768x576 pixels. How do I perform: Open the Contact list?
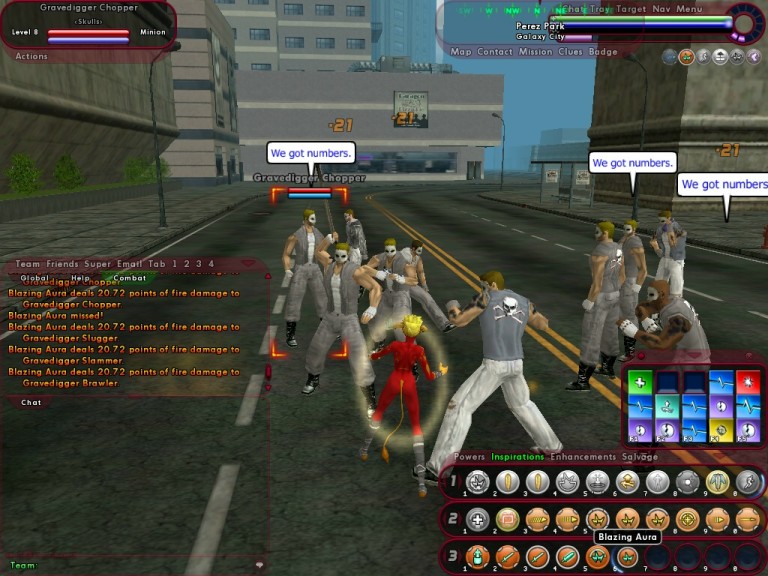click(x=495, y=52)
